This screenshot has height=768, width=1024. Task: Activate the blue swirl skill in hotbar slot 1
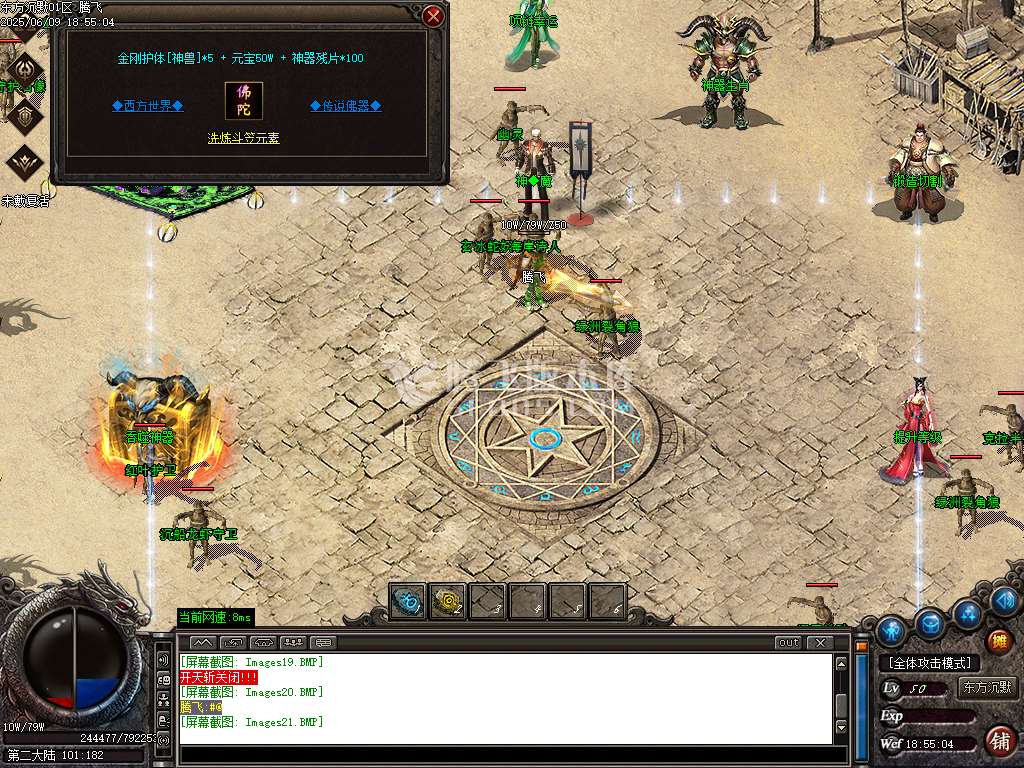pos(407,601)
